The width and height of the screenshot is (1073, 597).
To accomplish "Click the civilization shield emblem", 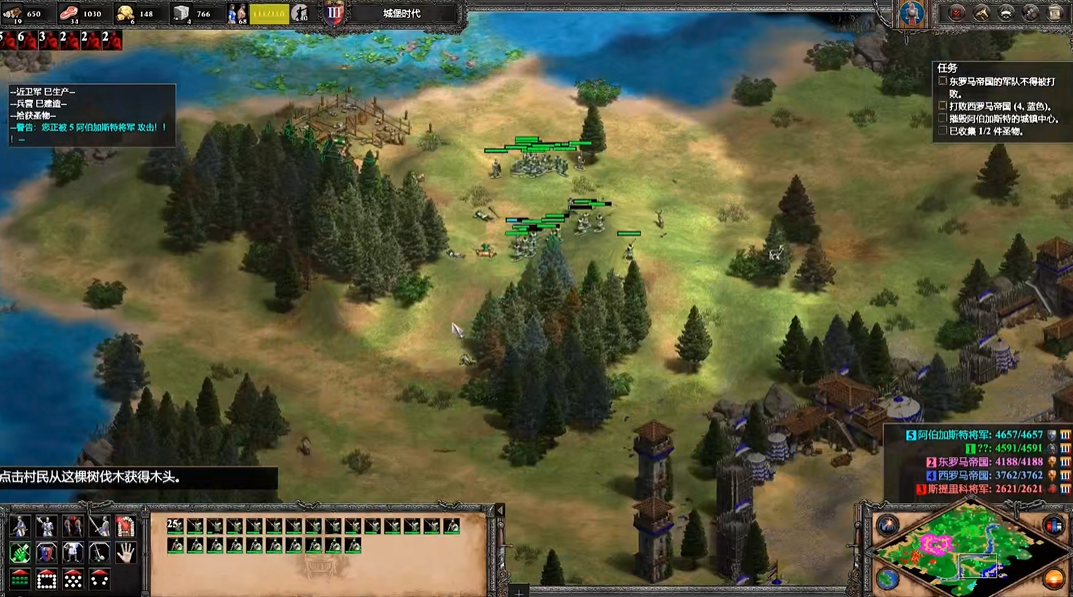I will (910, 14).
